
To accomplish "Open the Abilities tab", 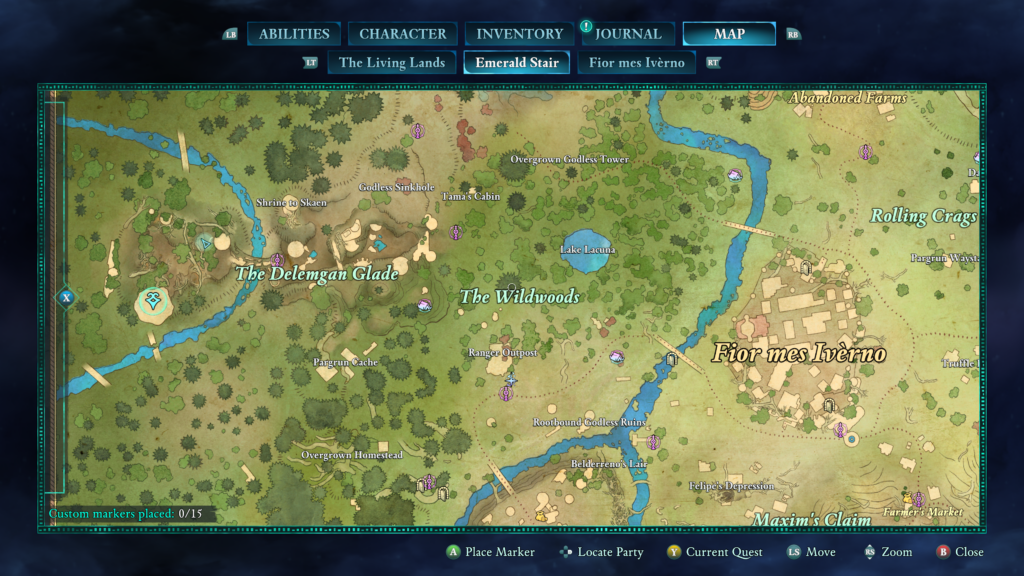I will point(294,34).
